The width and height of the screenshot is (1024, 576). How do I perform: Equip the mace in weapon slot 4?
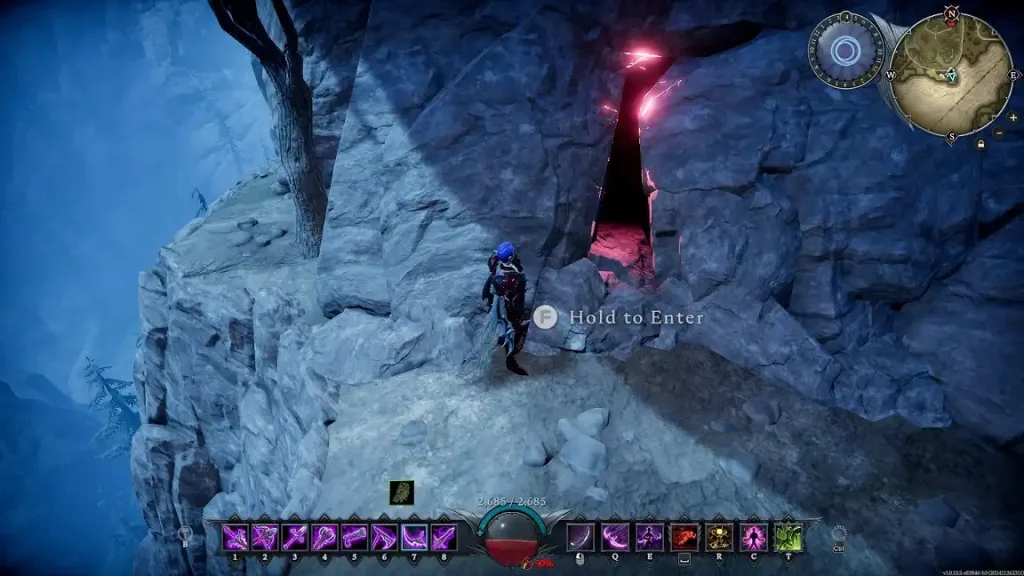[325, 537]
